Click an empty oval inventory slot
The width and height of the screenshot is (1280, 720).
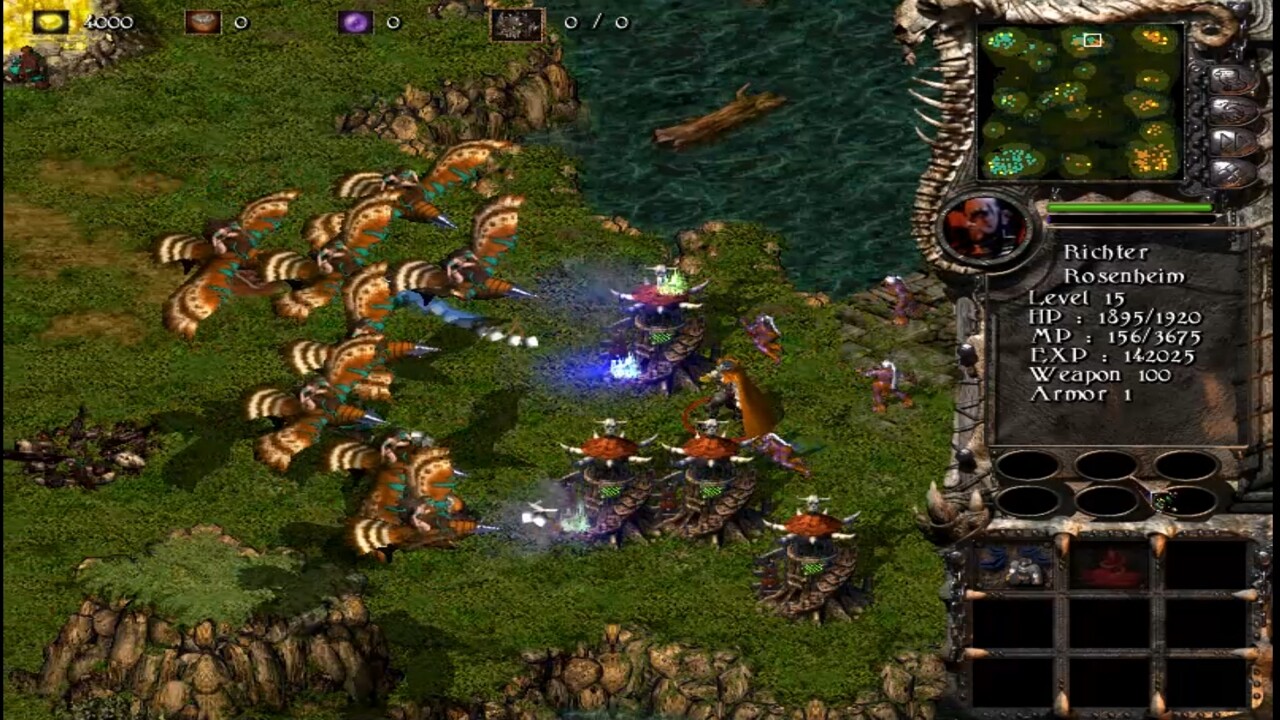pos(1028,463)
